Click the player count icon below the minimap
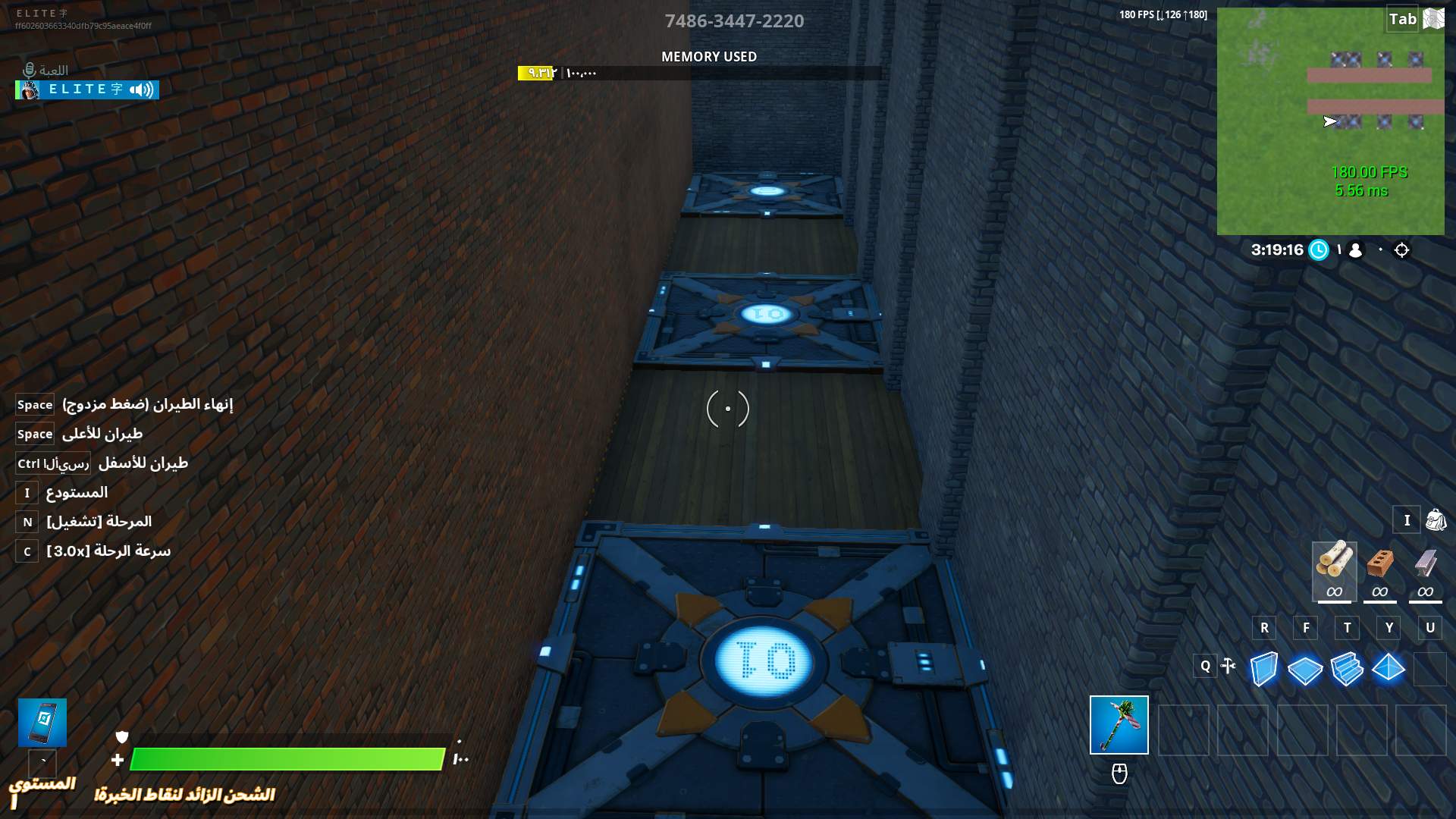The height and width of the screenshot is (819, 1456). pyautogui.click(x=1356, y=249)
